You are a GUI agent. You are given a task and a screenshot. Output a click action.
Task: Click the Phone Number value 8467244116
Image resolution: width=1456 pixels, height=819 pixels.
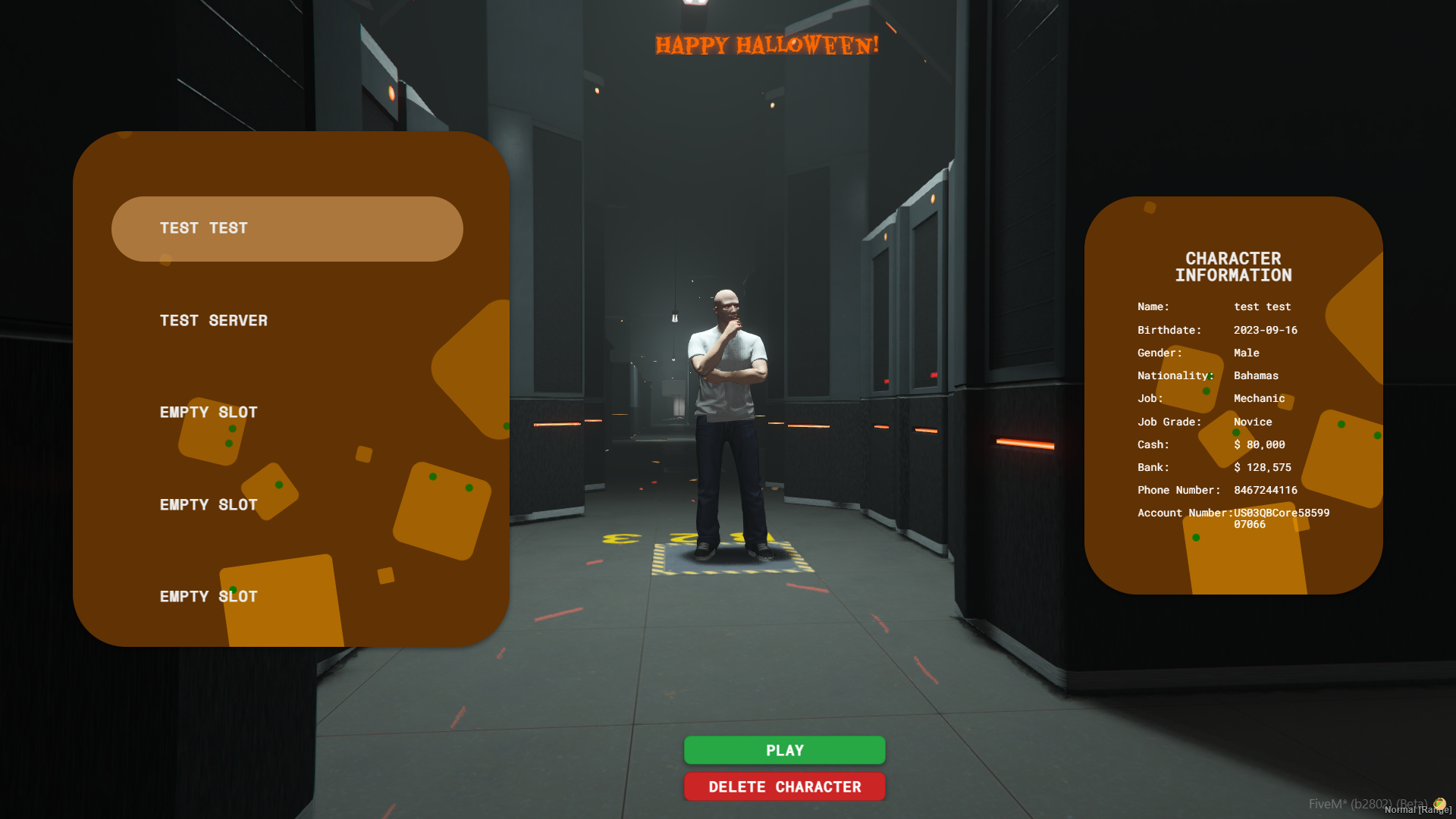[x=1265, y=490]
